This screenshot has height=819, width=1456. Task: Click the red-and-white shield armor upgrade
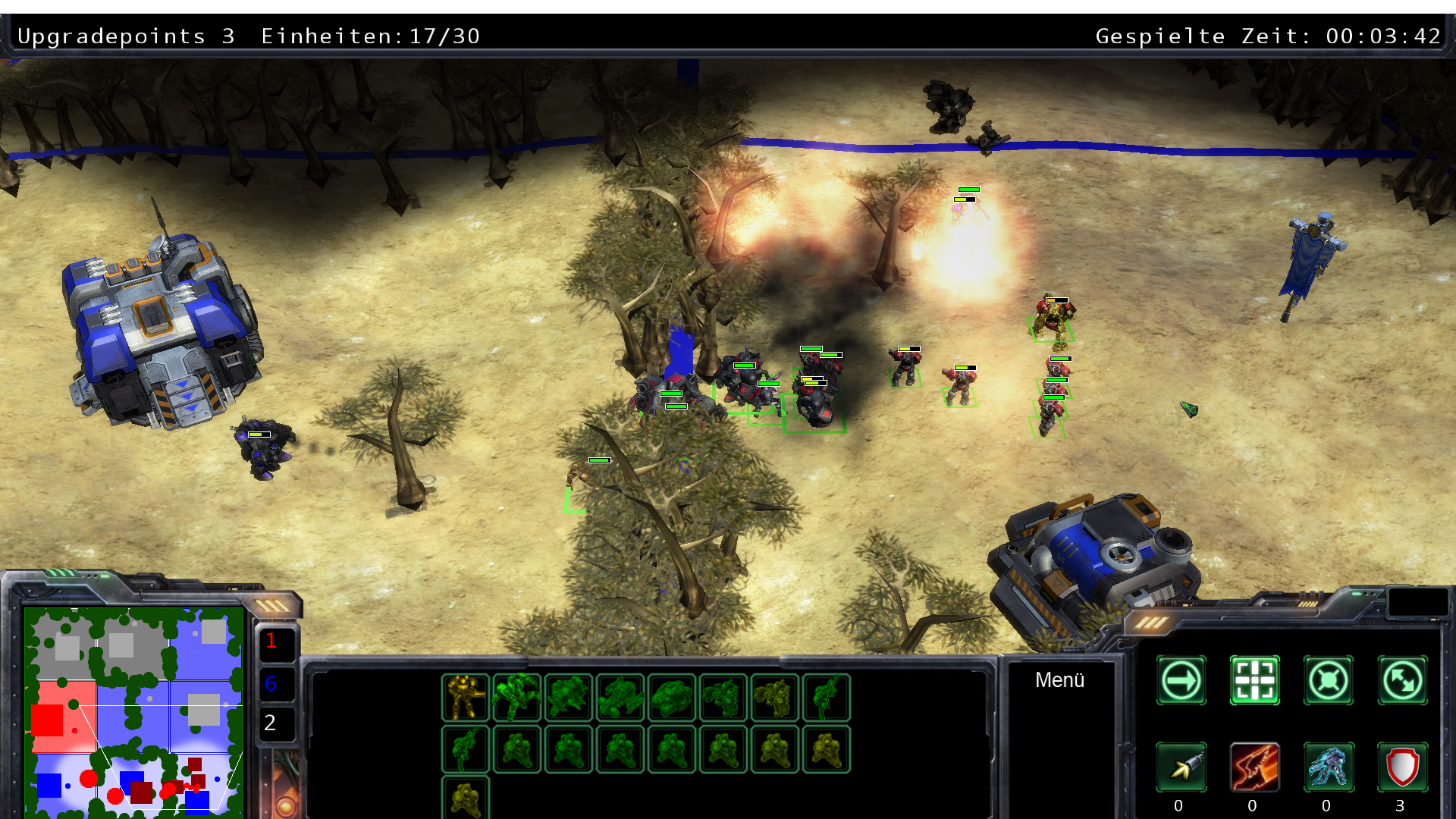(x=1402, y=767)
